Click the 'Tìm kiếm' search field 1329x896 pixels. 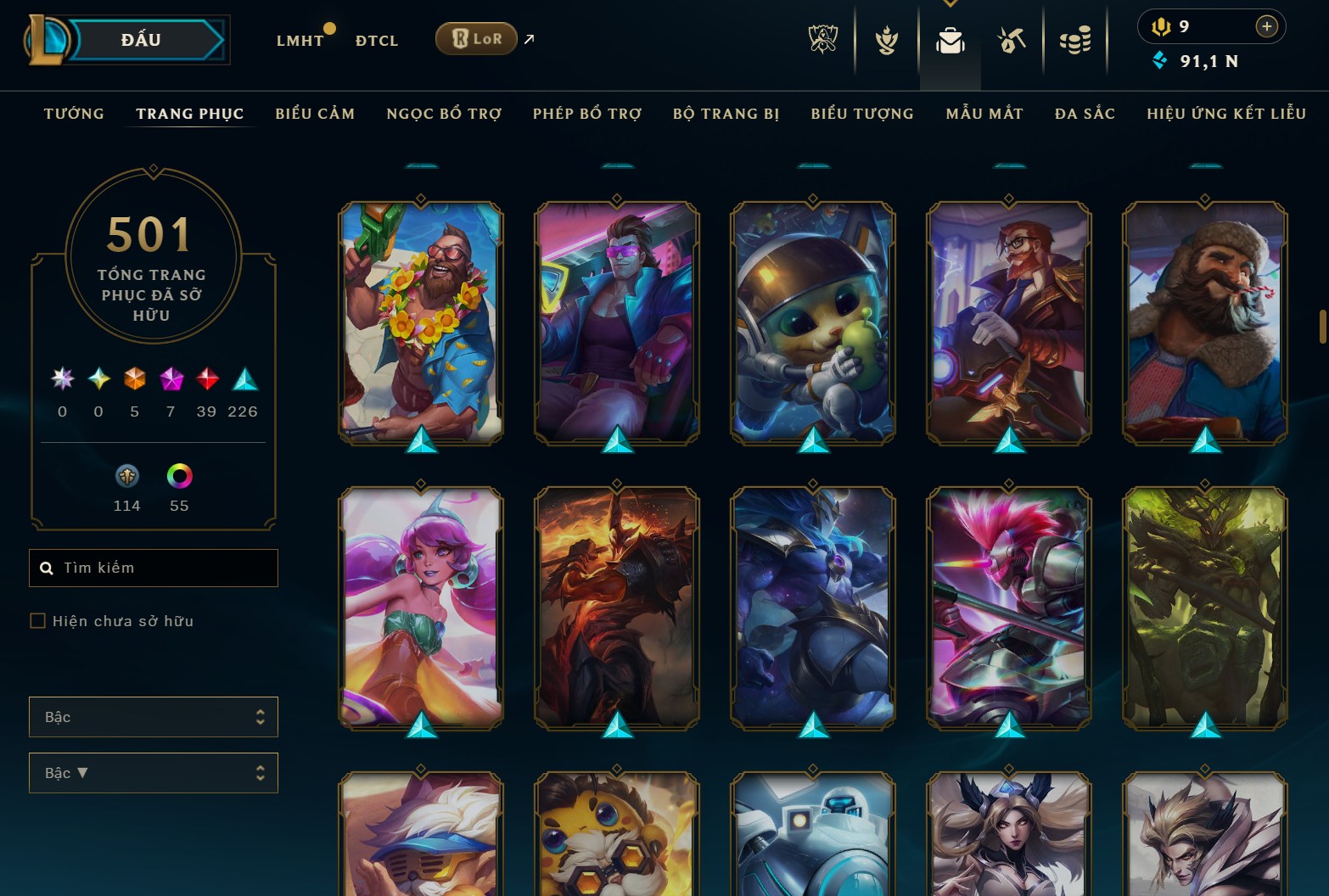click(153, 567)
